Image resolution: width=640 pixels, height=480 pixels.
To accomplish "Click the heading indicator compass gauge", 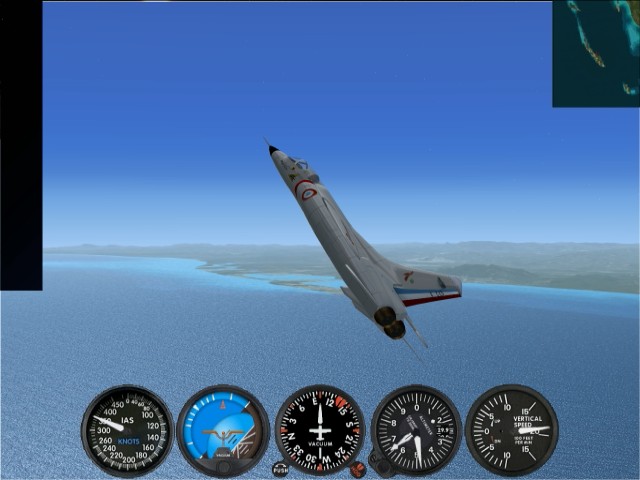I will [320, 431].
